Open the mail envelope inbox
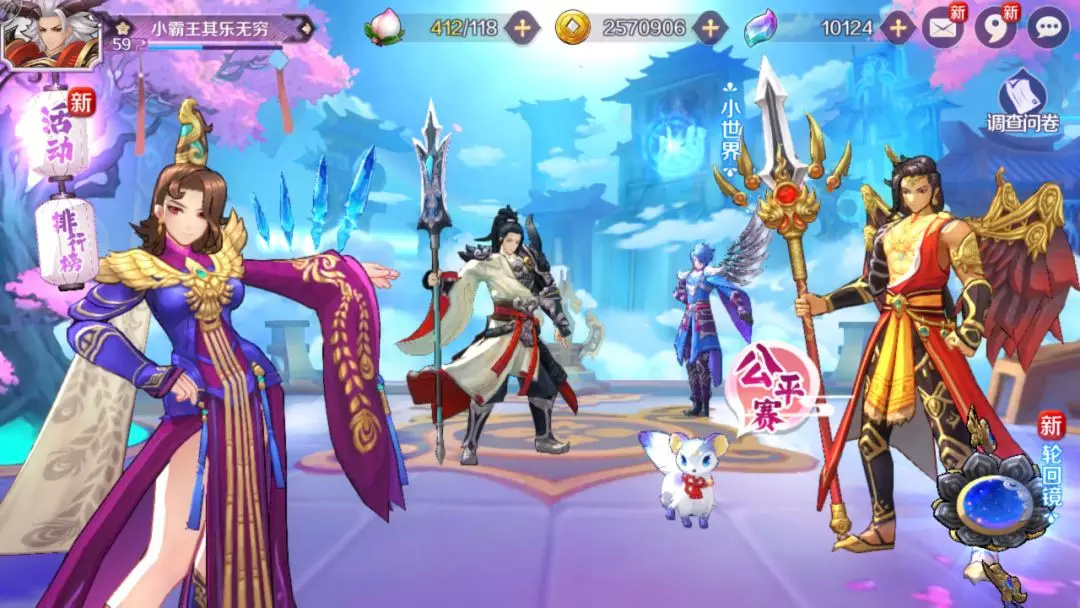The image size is (1080, 608). point(942,28)
